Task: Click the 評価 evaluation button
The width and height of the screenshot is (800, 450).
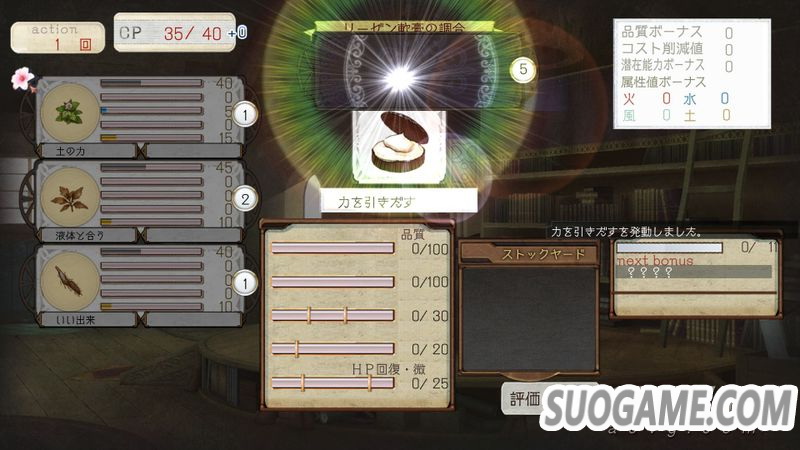Action: pos(524,400)
